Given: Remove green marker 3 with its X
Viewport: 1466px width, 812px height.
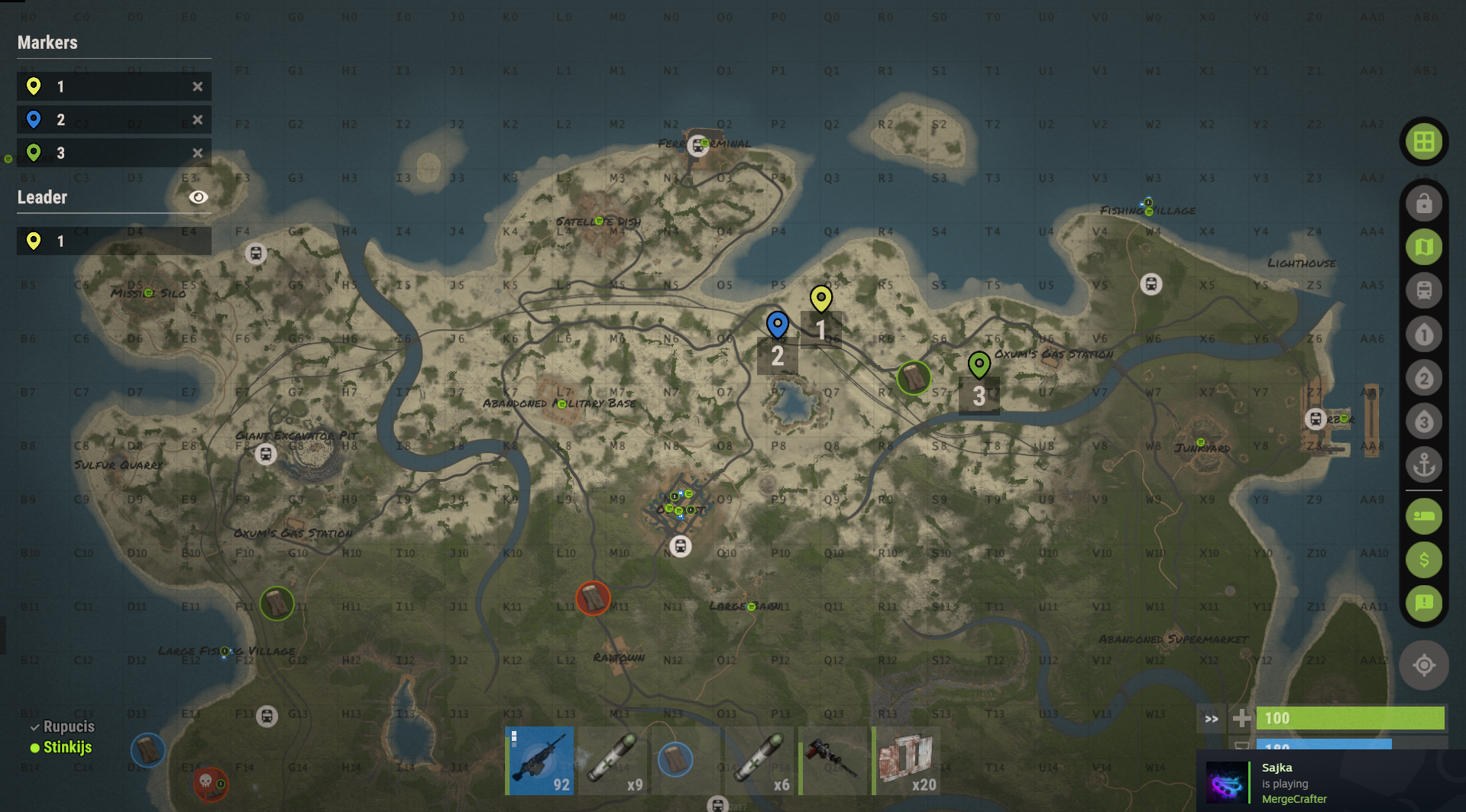Looking at the screenshot, I should pyautogui.click(x=198, y=153).
